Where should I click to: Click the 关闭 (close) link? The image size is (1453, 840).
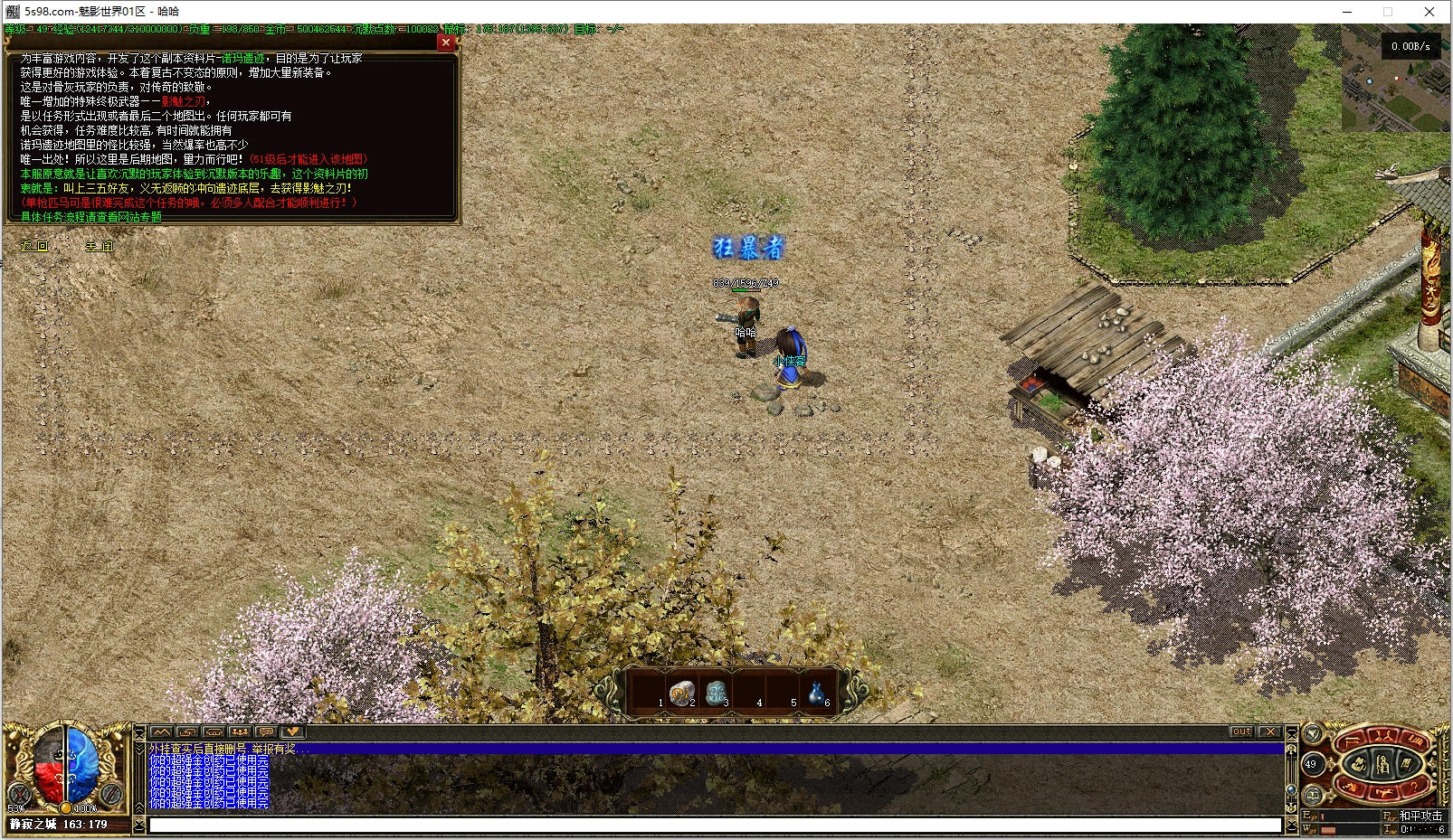pos(100,246)
